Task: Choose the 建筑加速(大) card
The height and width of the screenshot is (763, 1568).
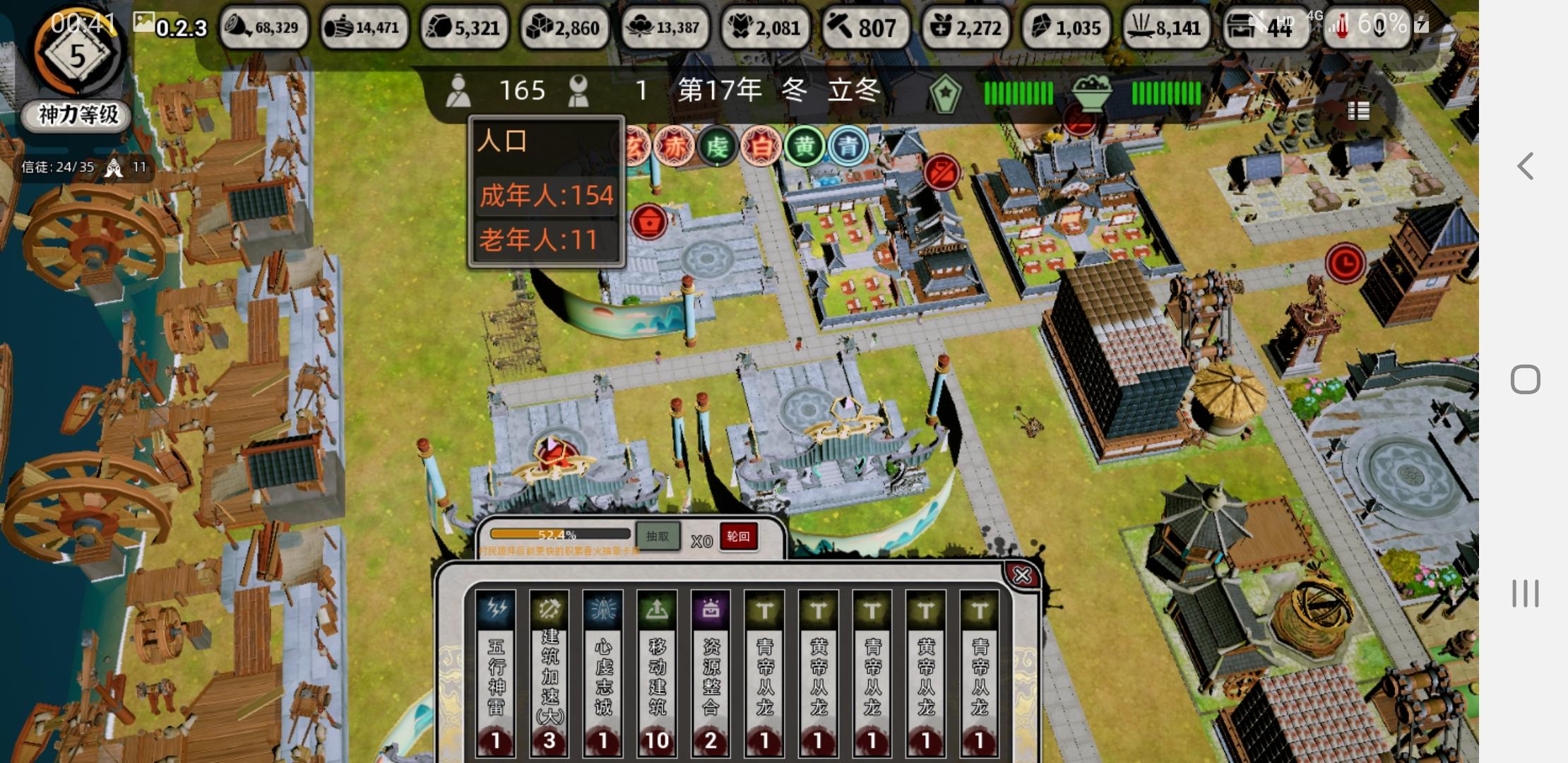Action: [550, 673]
